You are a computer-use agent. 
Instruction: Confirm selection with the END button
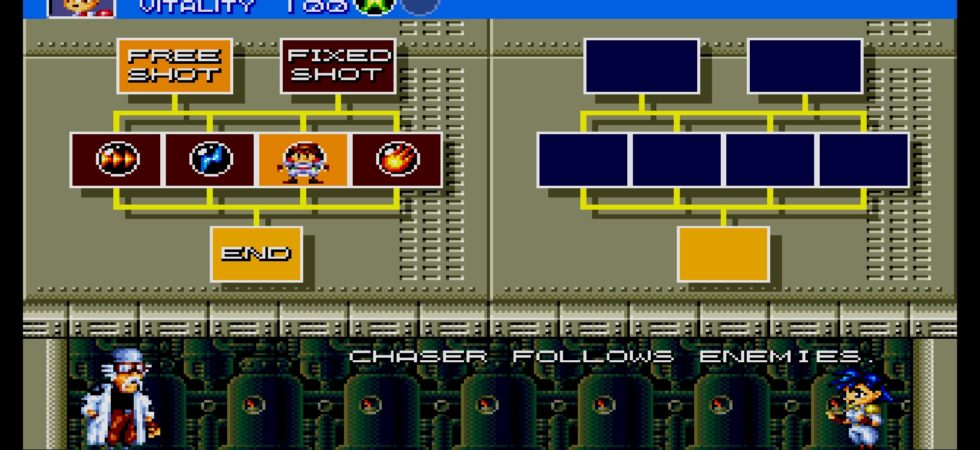pos(256,253)
